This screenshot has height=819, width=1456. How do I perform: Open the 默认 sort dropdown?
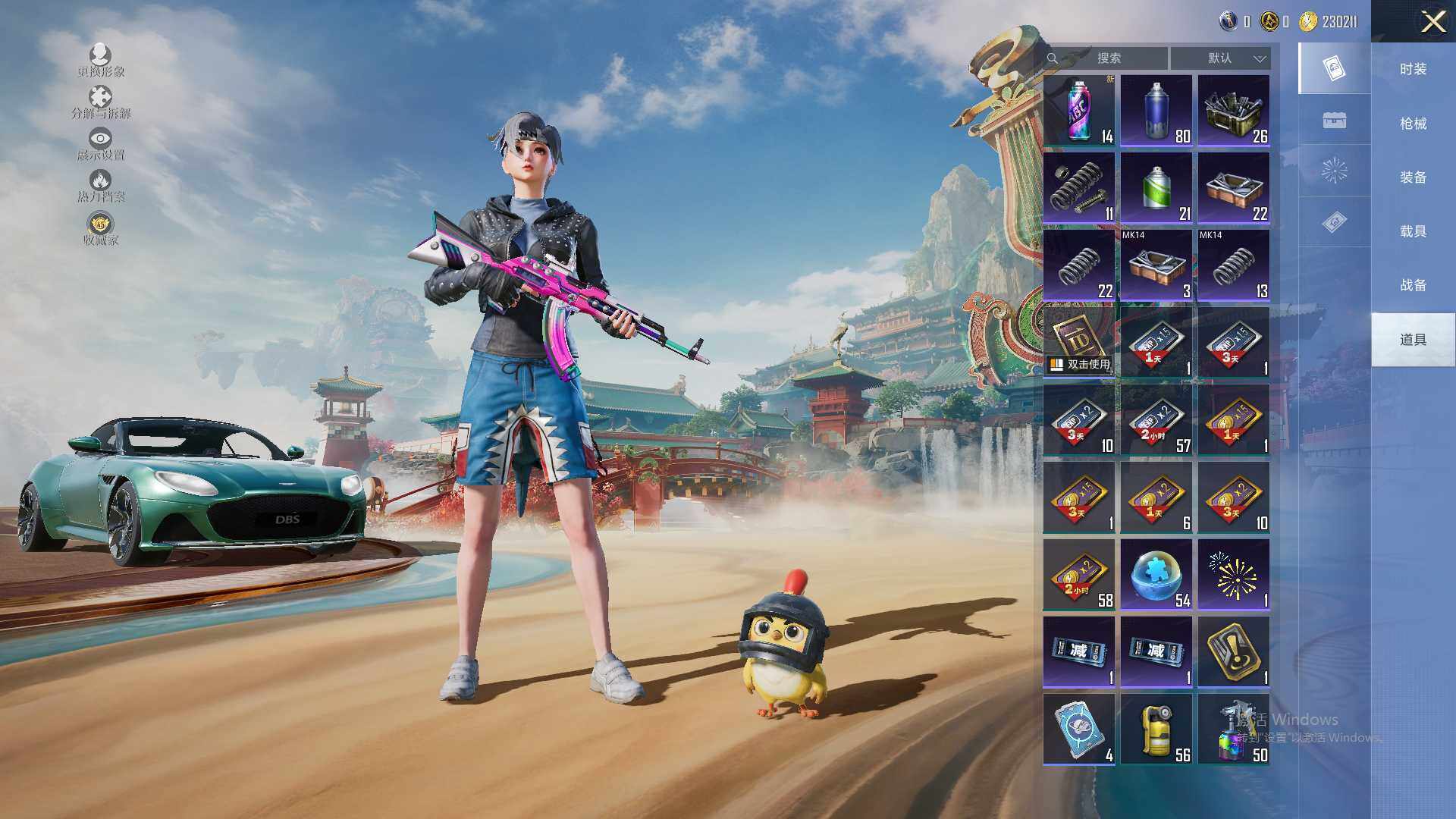click(x=1220, y=58)
